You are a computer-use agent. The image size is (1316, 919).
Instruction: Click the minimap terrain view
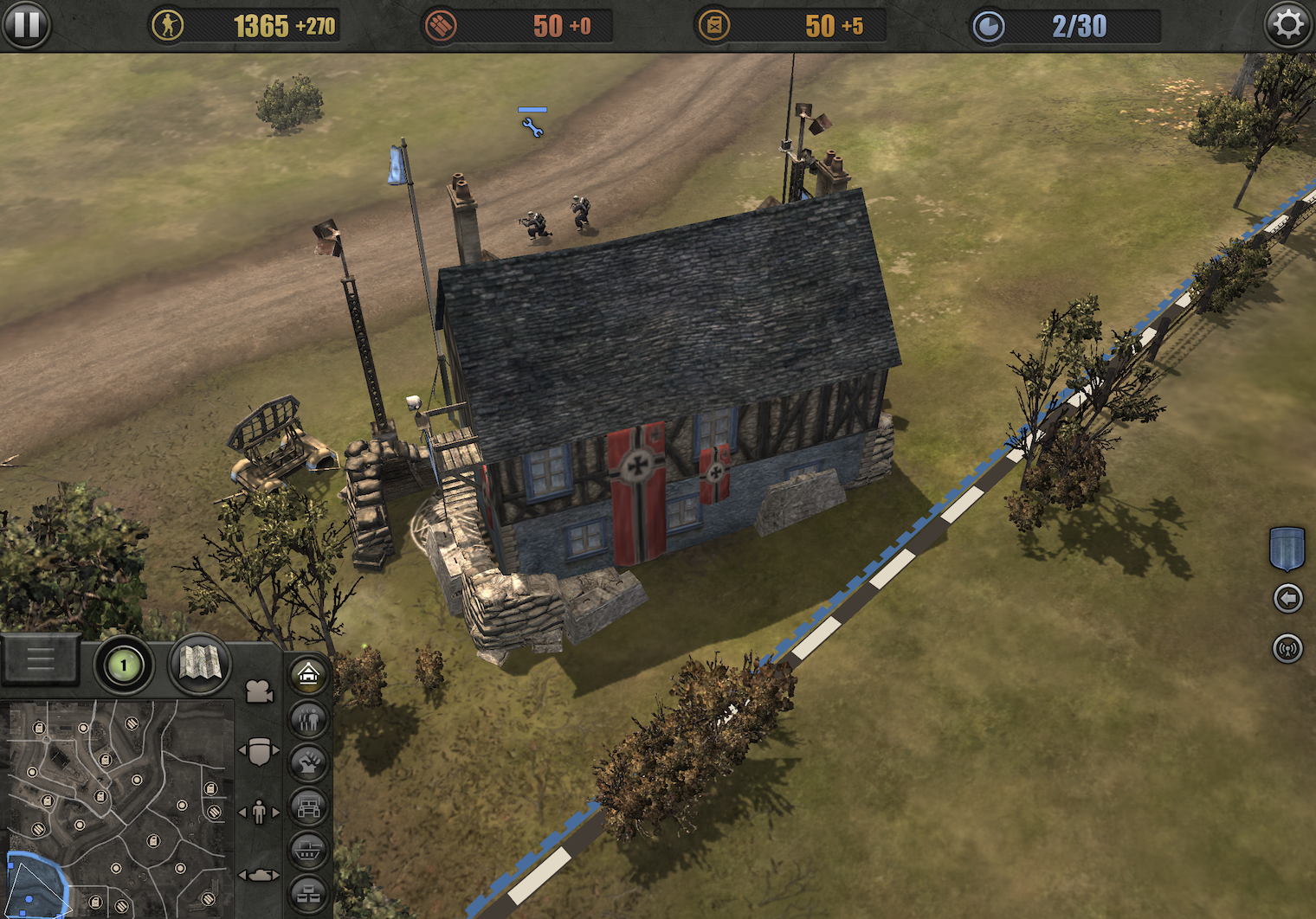click(117, 809)
